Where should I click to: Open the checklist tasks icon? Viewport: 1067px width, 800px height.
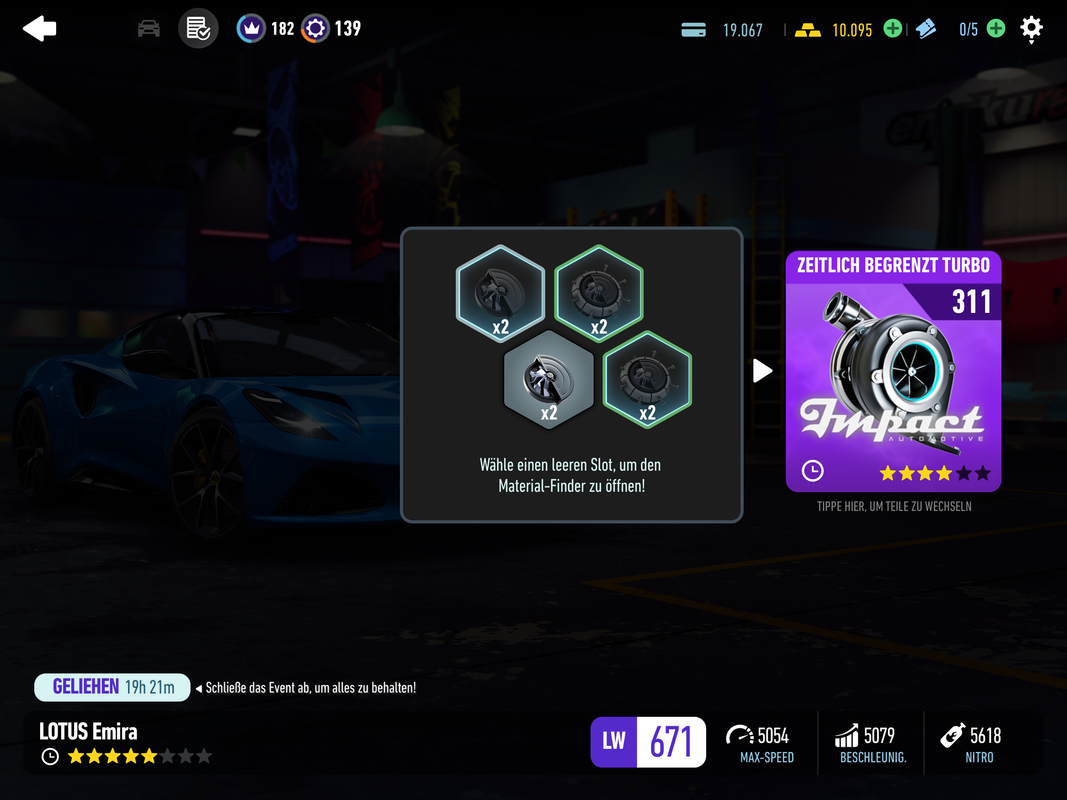coord(198,29)
